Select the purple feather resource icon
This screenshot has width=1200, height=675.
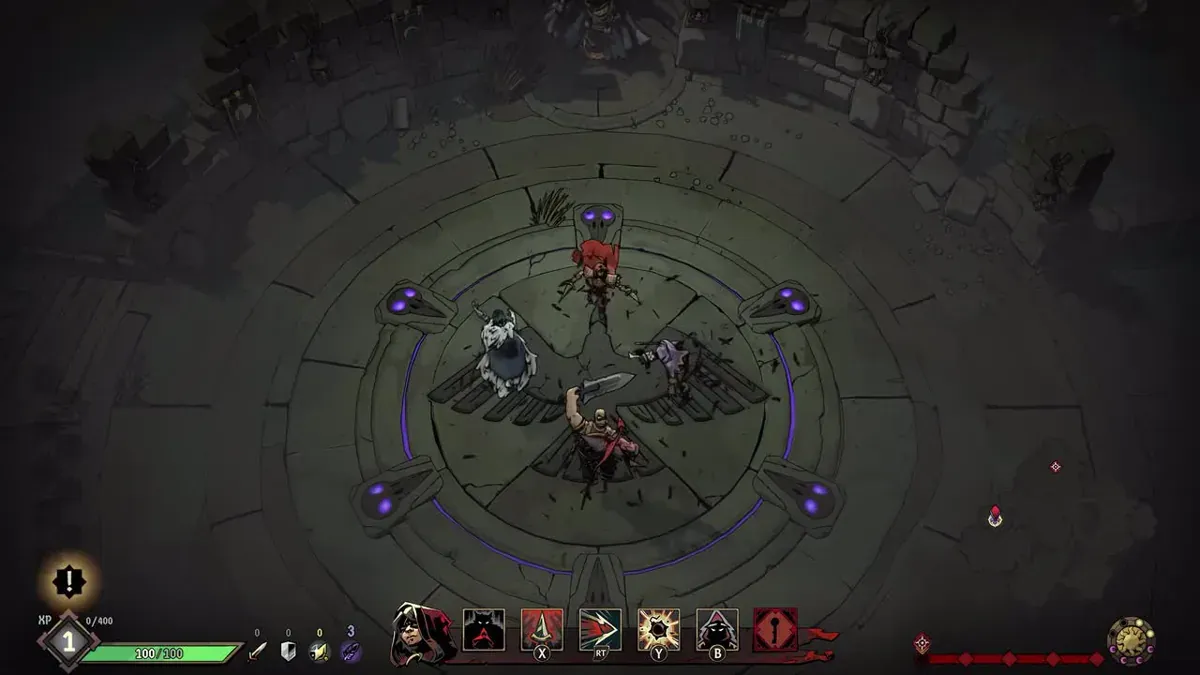tap(351, 652)
